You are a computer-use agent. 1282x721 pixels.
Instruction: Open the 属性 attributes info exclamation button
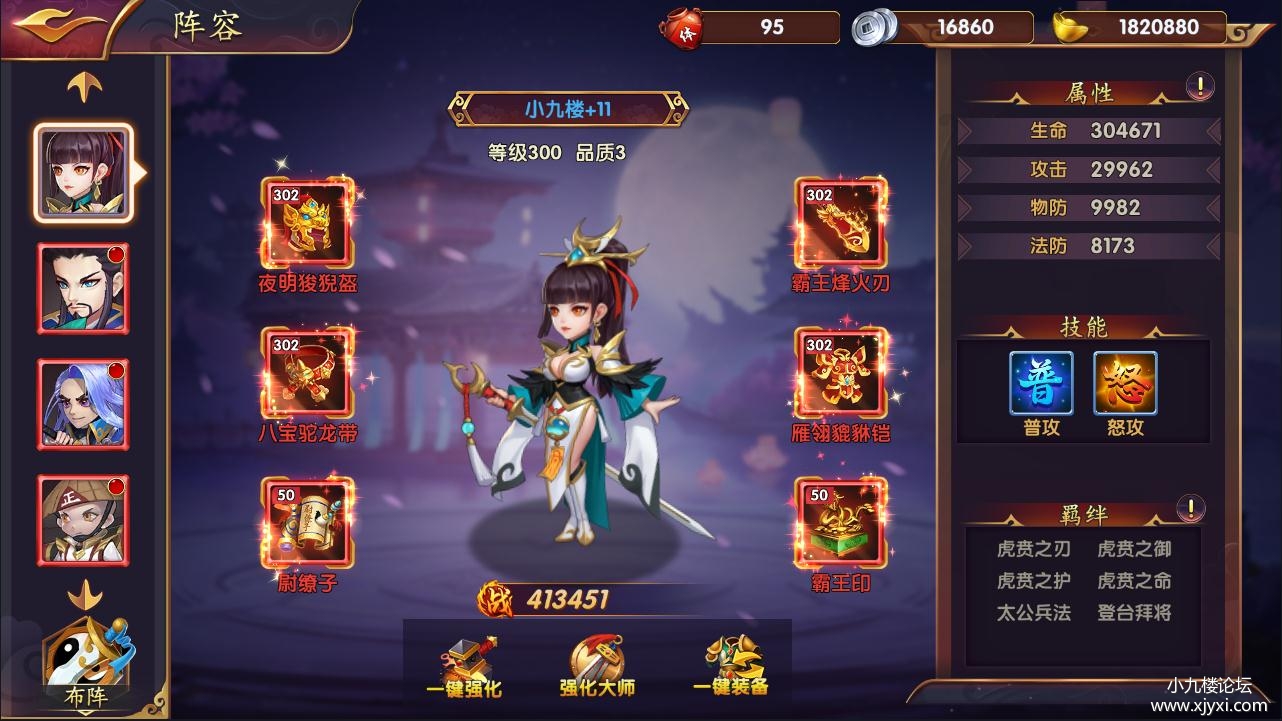point(1199,87)
